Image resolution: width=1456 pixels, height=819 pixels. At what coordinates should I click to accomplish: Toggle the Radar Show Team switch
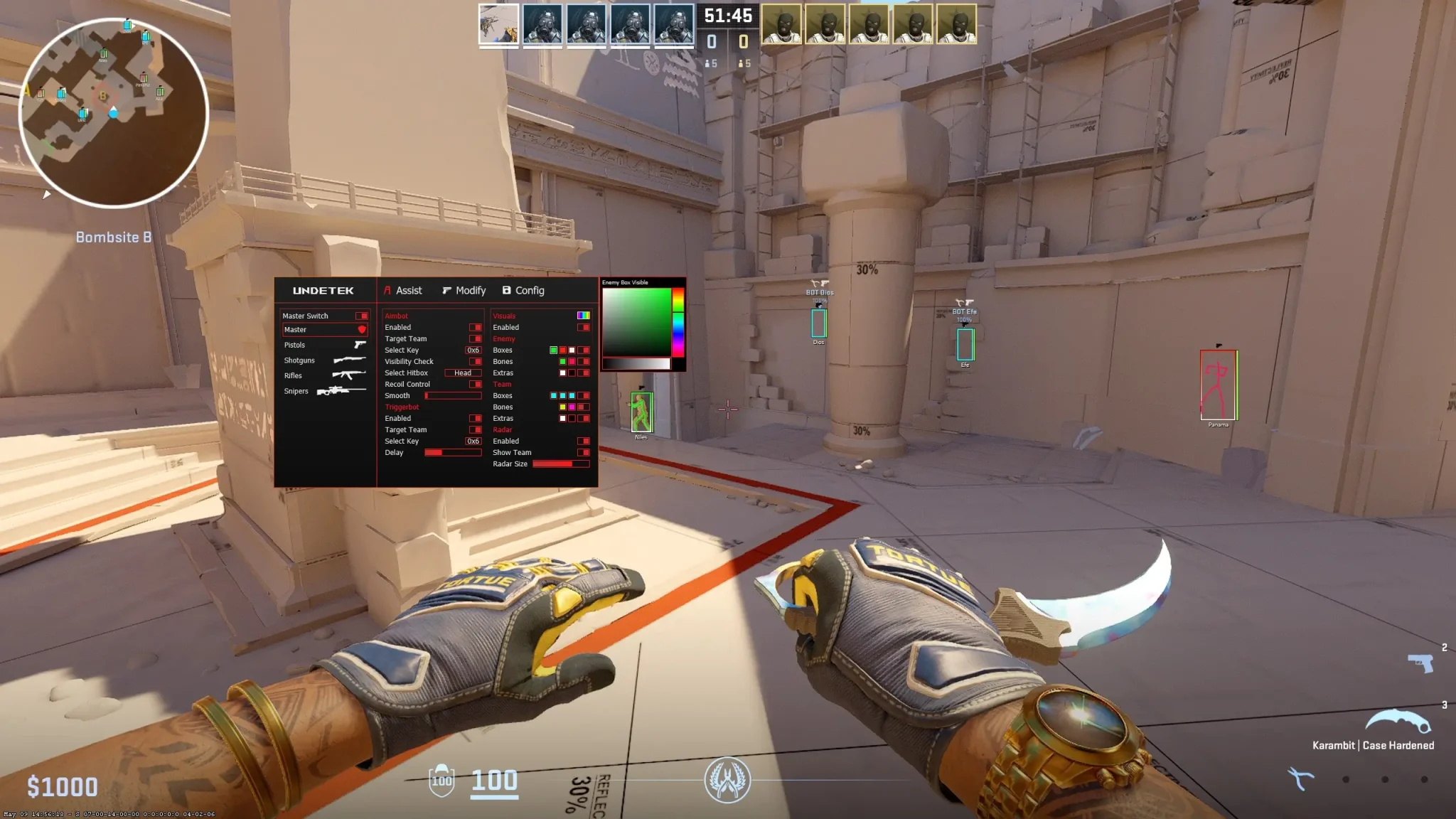pyautogui.click(x=583, y=452)
